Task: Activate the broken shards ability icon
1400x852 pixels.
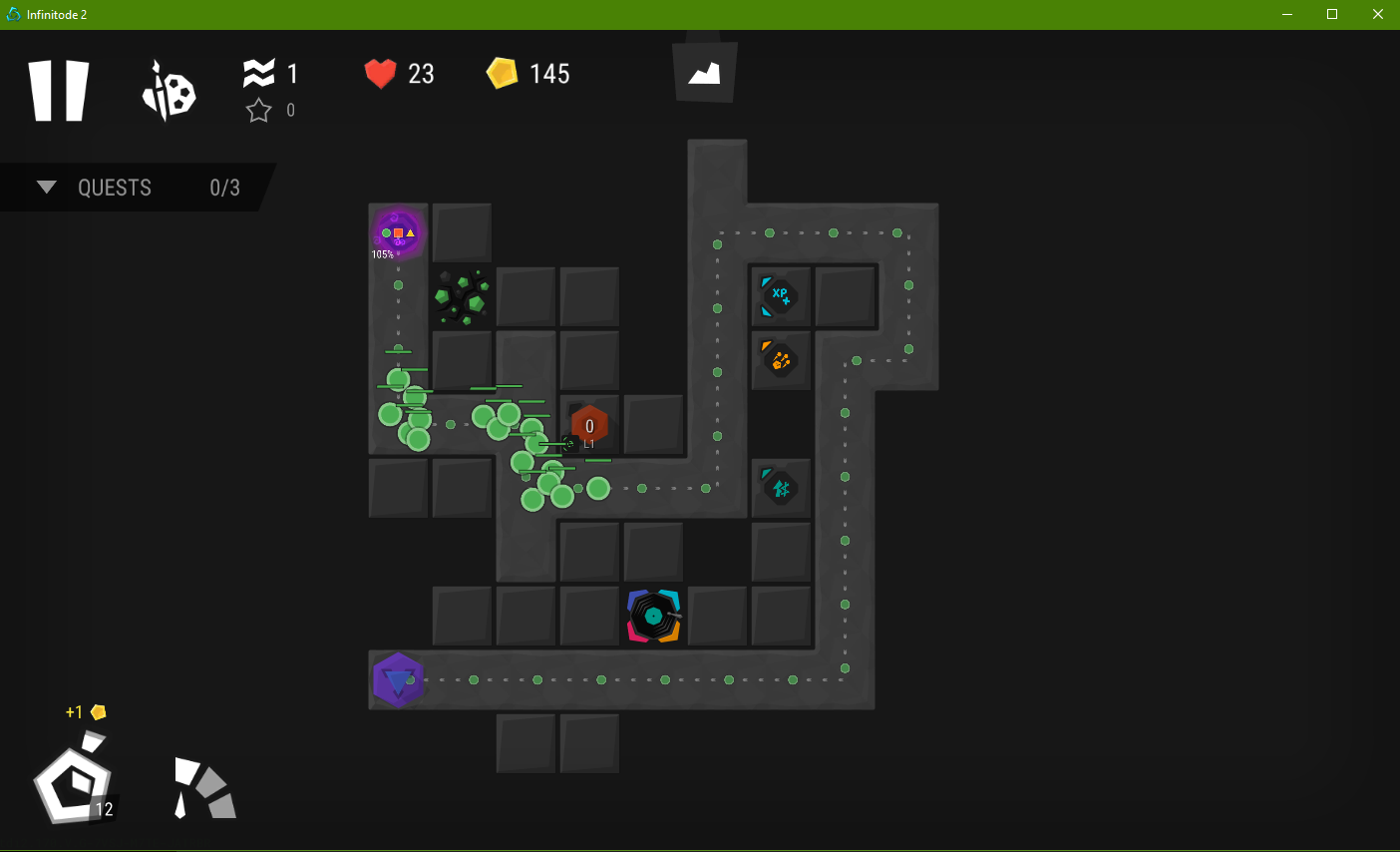Action: tap(204, 788)
